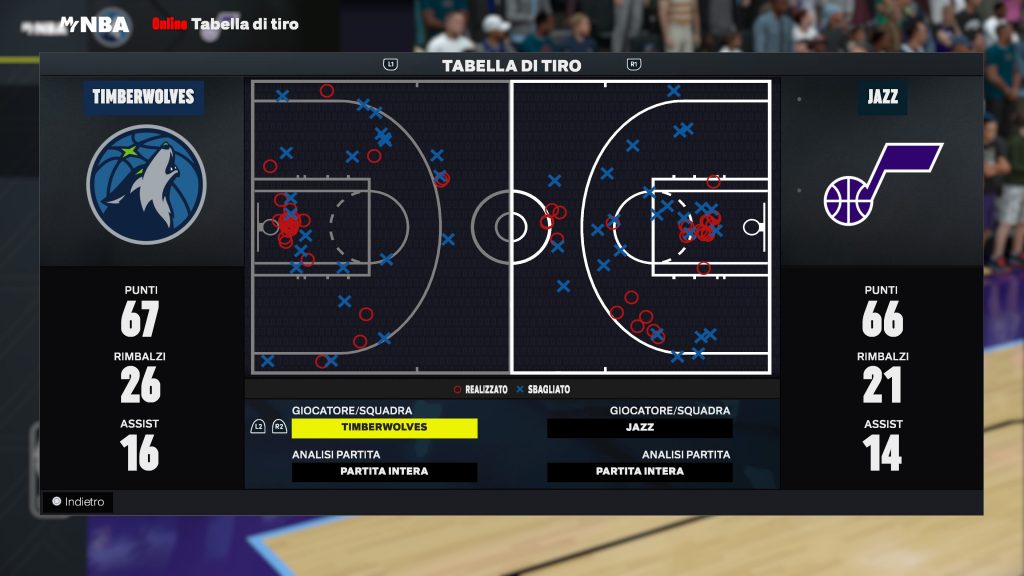Go back with the Indietro button
The height and width of the screenshot is (576, 1024).
point(78,502)
